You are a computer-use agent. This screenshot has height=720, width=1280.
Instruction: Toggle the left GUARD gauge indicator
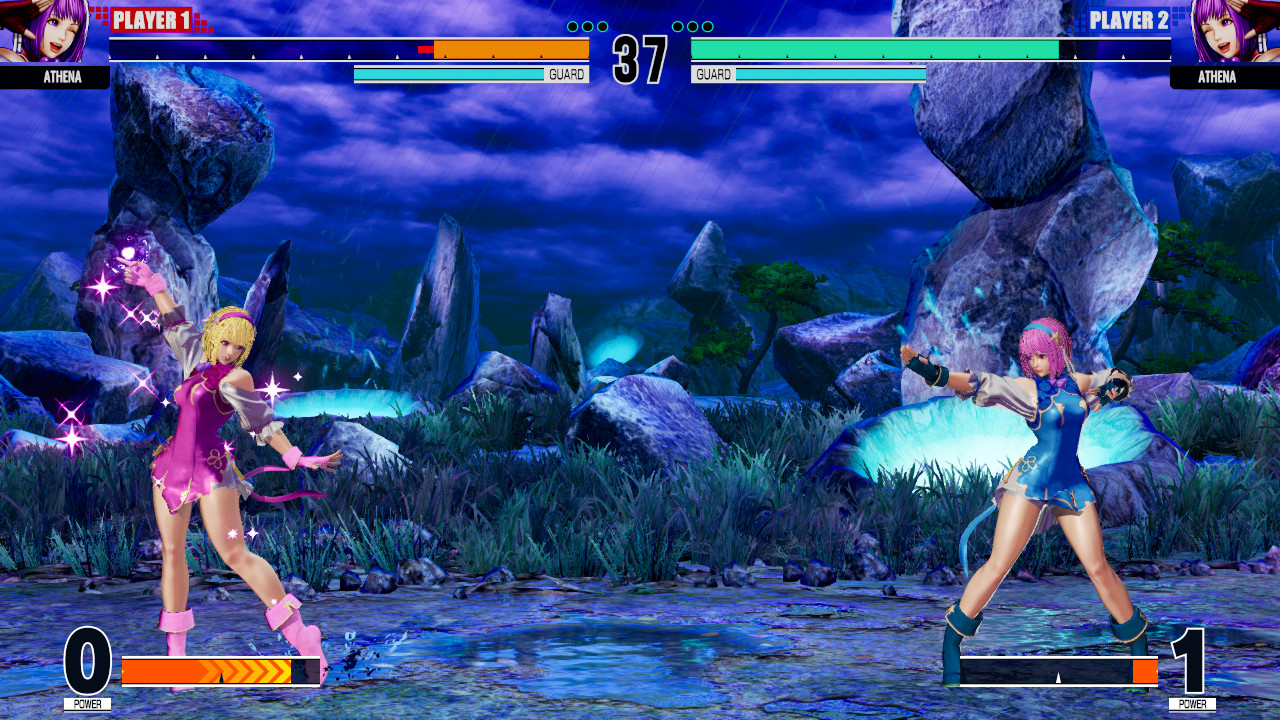click(565, 73)
